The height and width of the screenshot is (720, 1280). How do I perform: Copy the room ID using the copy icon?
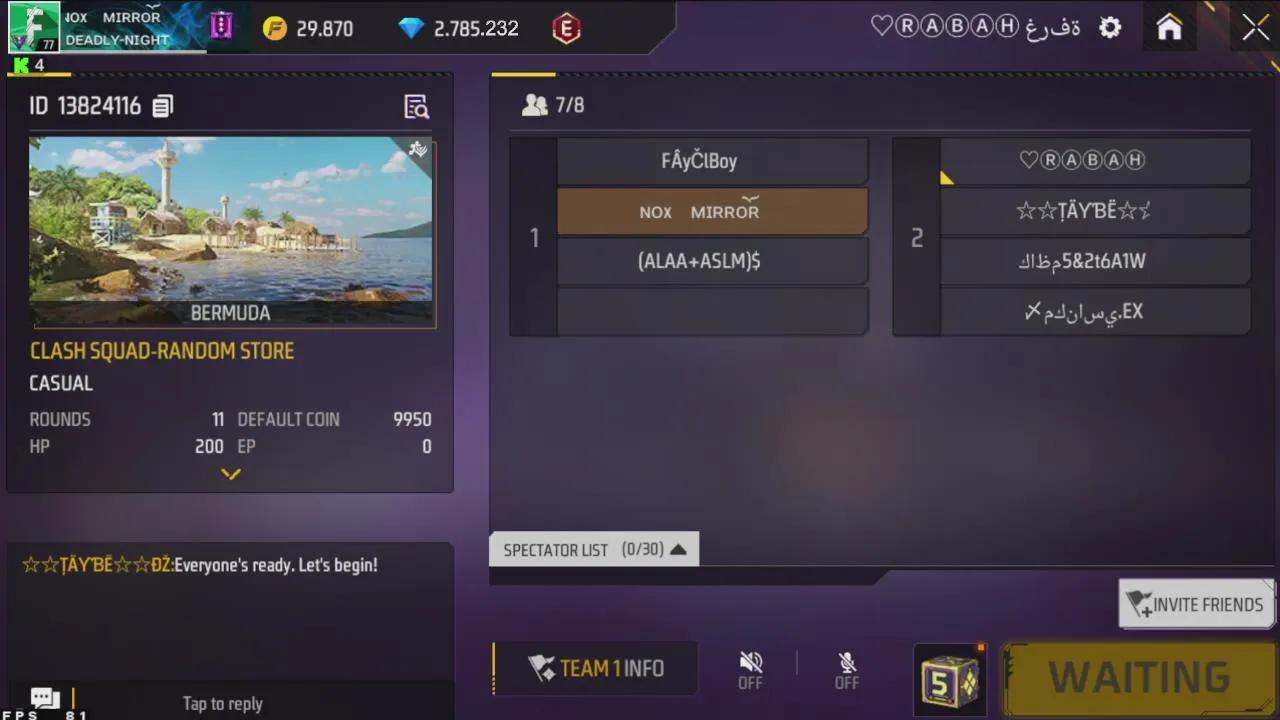click(x=163, y=106)
